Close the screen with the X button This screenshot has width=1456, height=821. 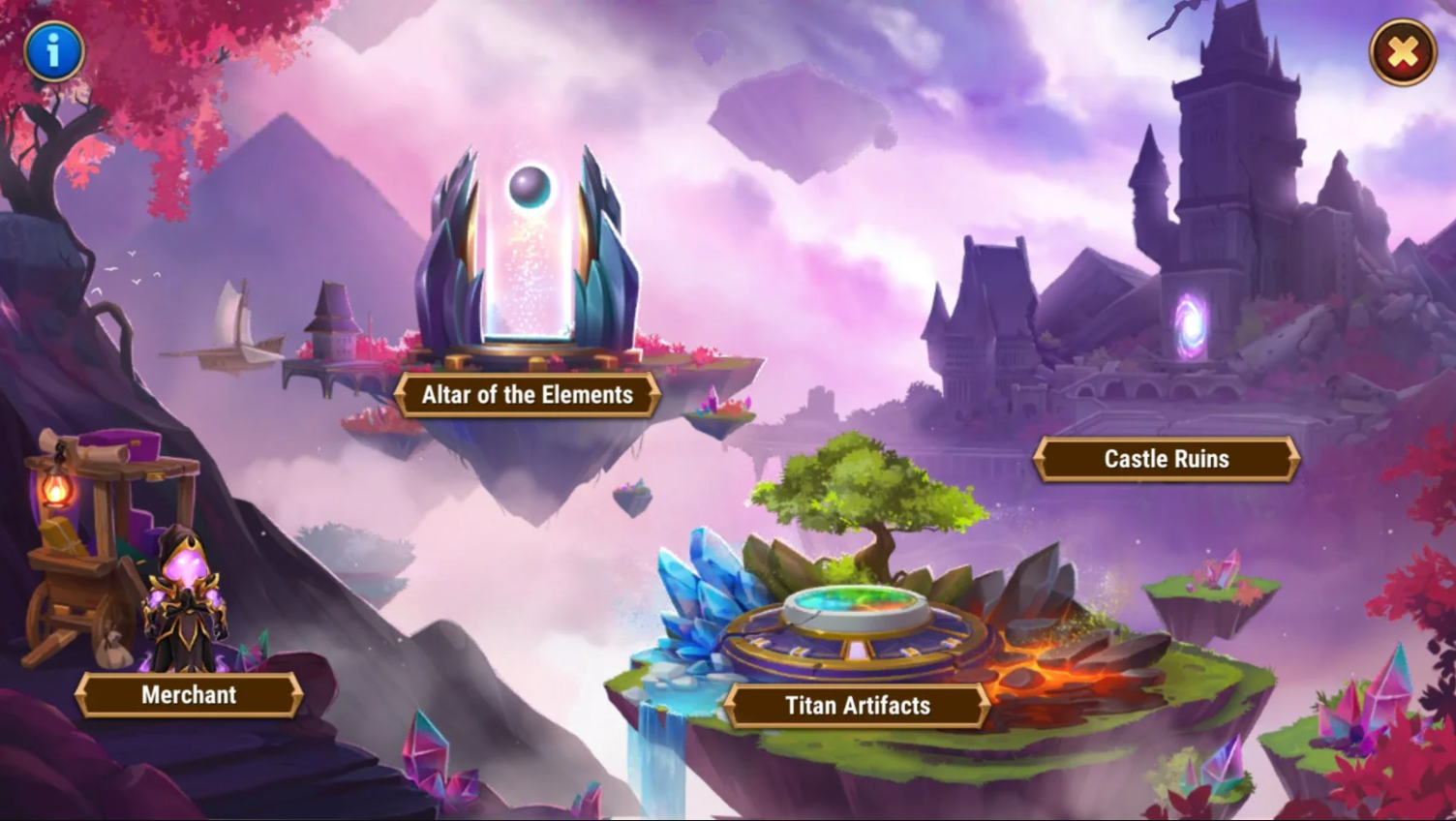click(x=1403, y=52)
